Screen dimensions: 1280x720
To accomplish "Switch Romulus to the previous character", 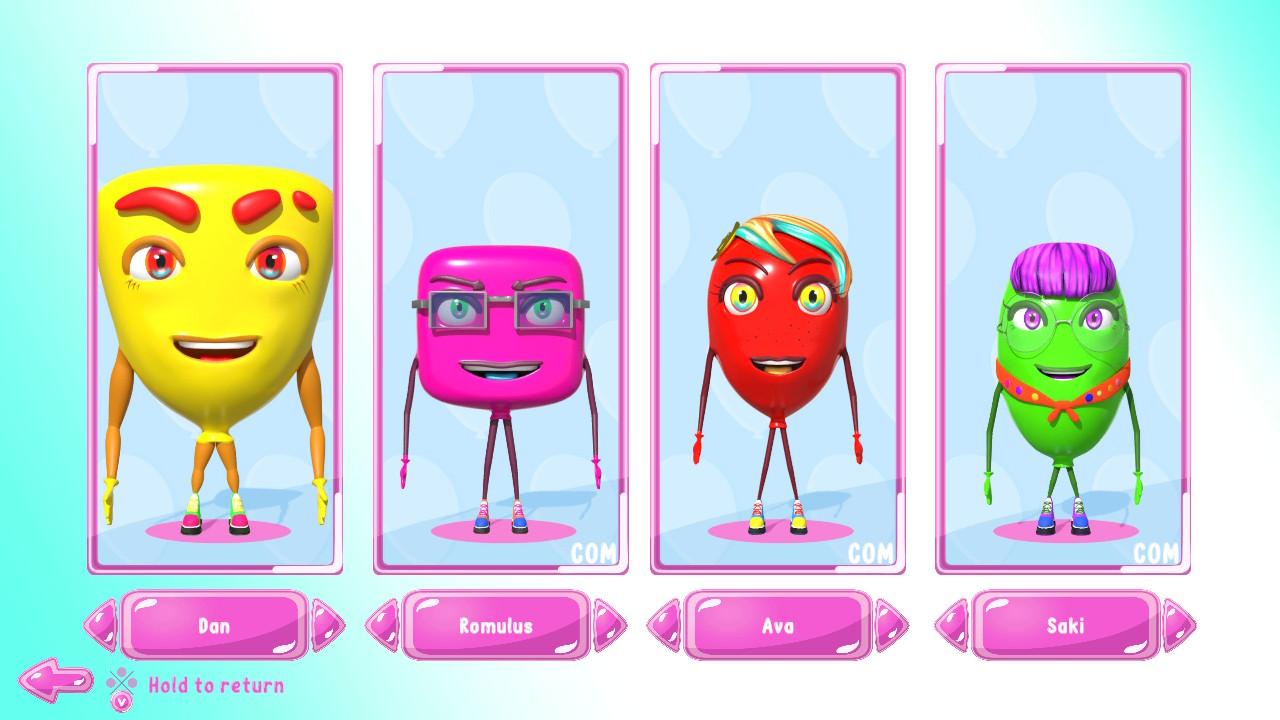I will pos(382,626).
